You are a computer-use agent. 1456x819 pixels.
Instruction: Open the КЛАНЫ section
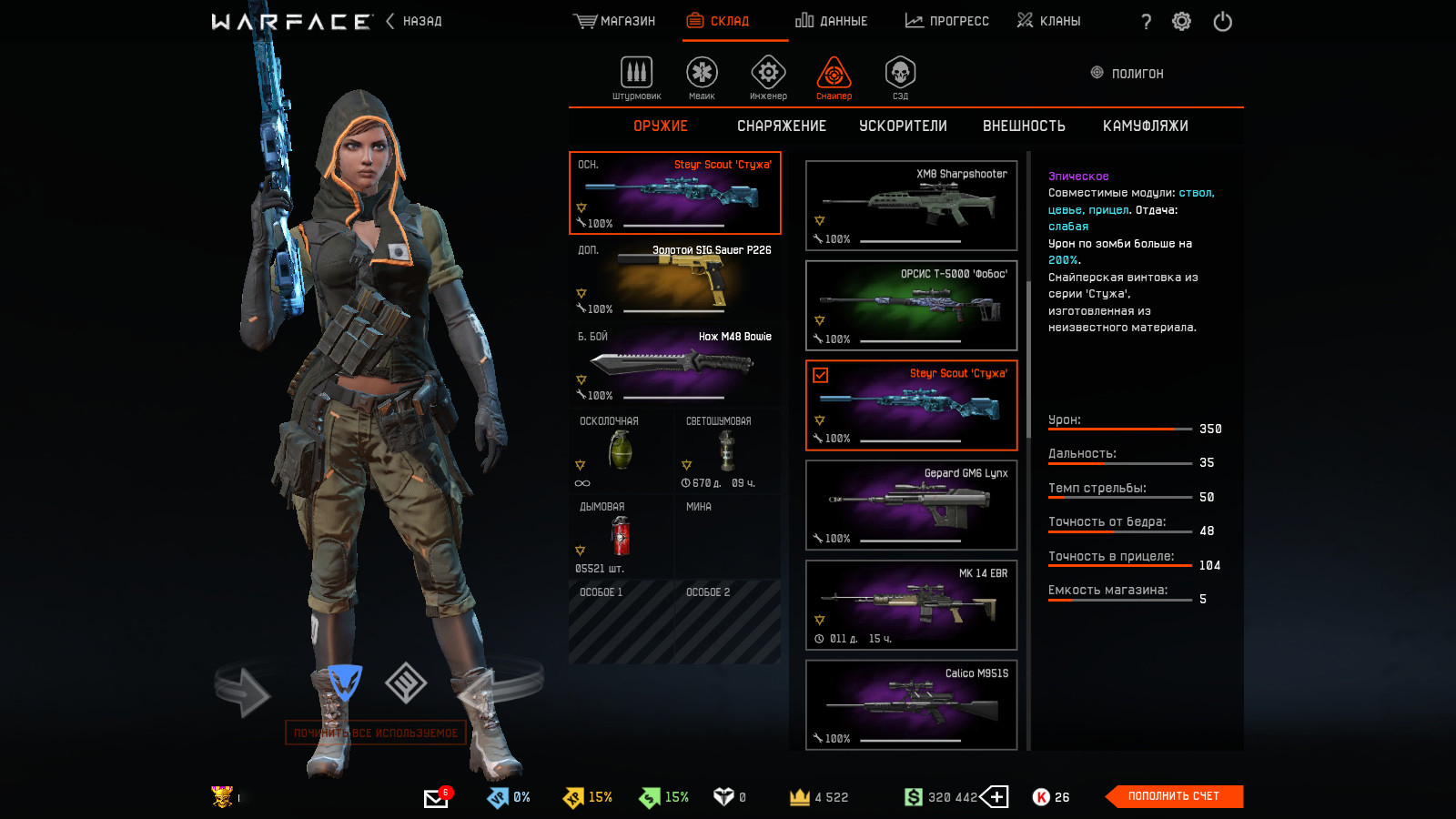click(x=1048, y=21)
